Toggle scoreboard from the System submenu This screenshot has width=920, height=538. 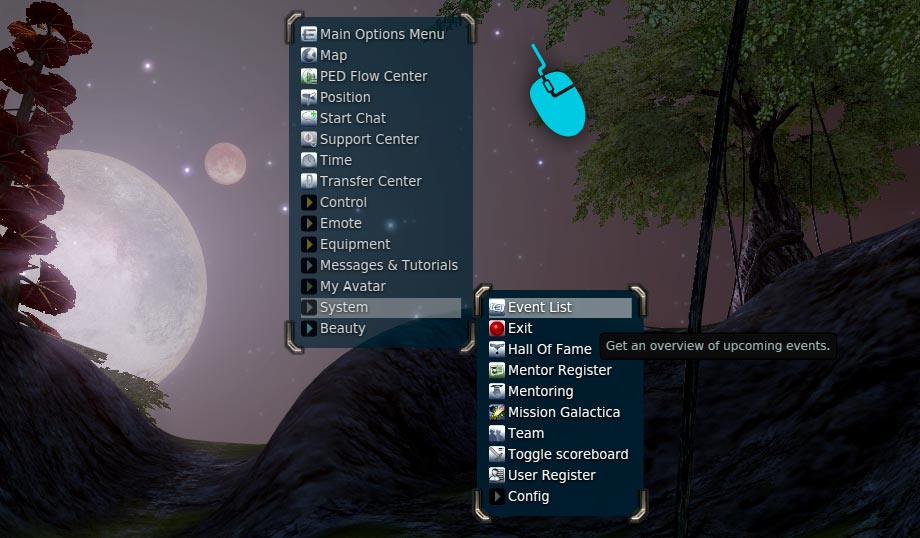[x=568, y=454]
